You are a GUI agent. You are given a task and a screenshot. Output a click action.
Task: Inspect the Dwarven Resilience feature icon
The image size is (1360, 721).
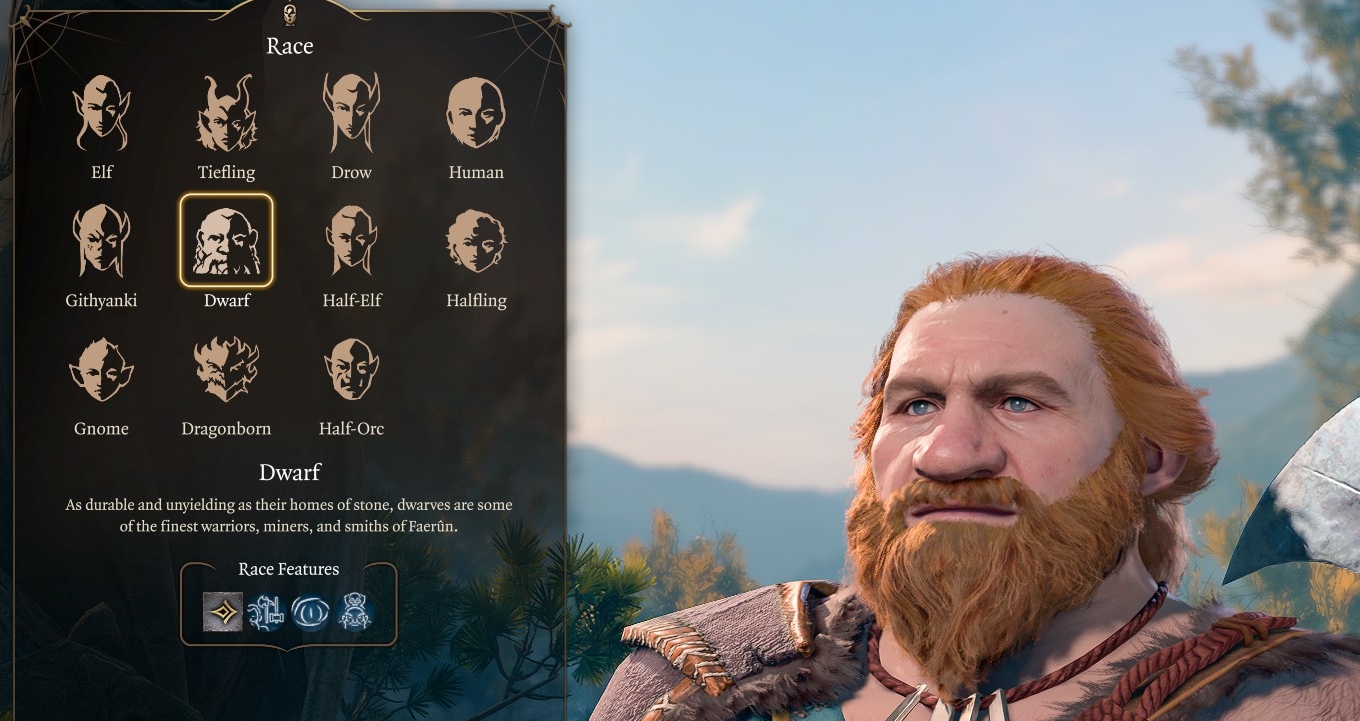(354, 610)
